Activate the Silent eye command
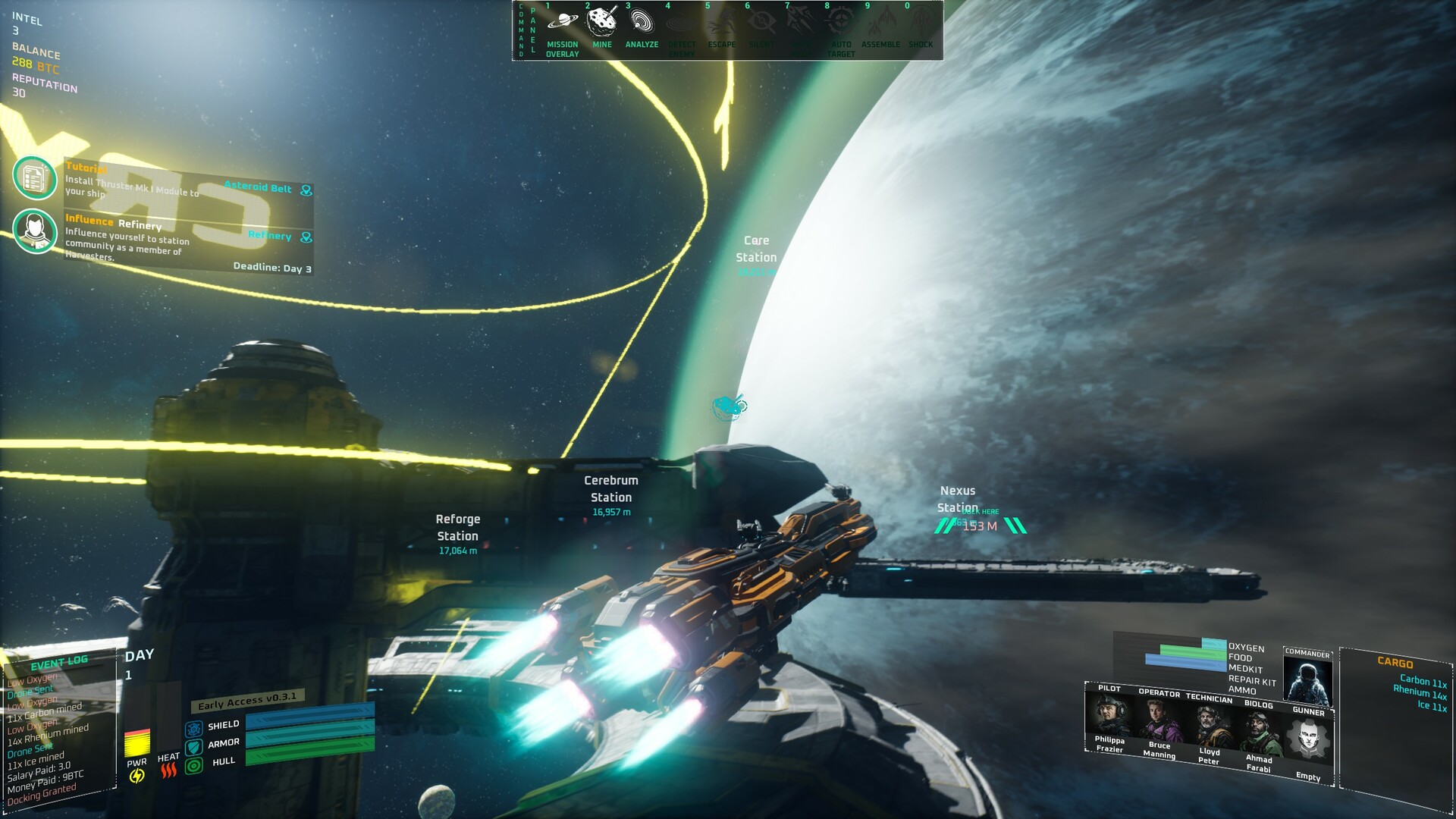The image size is (1456, 819). tap(761, 24)
